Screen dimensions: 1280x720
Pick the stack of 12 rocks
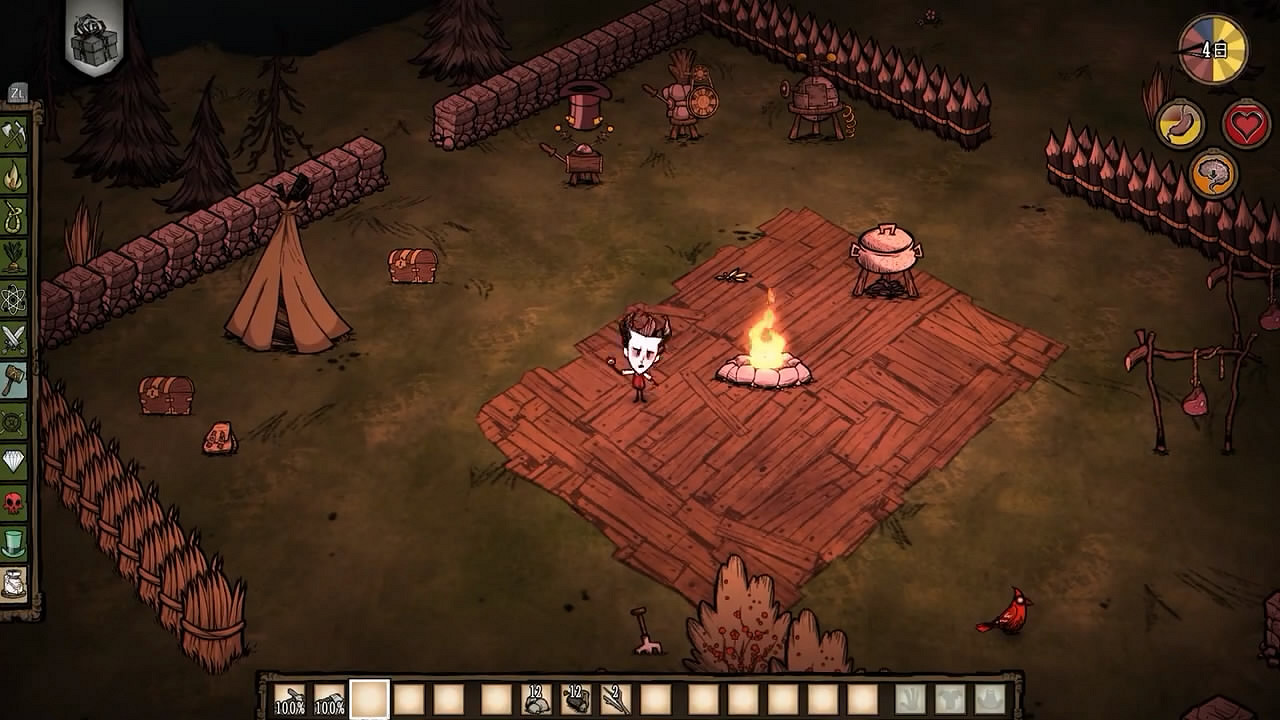(536, 699)
